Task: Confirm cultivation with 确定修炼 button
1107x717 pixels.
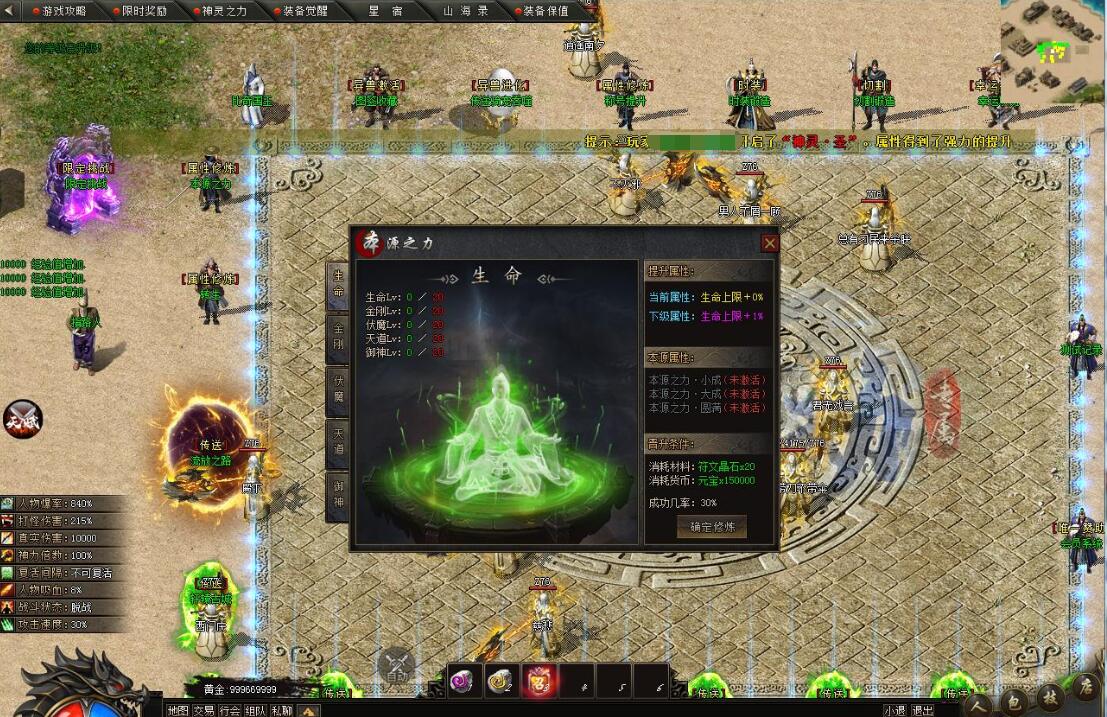Action: coord(711,526)
